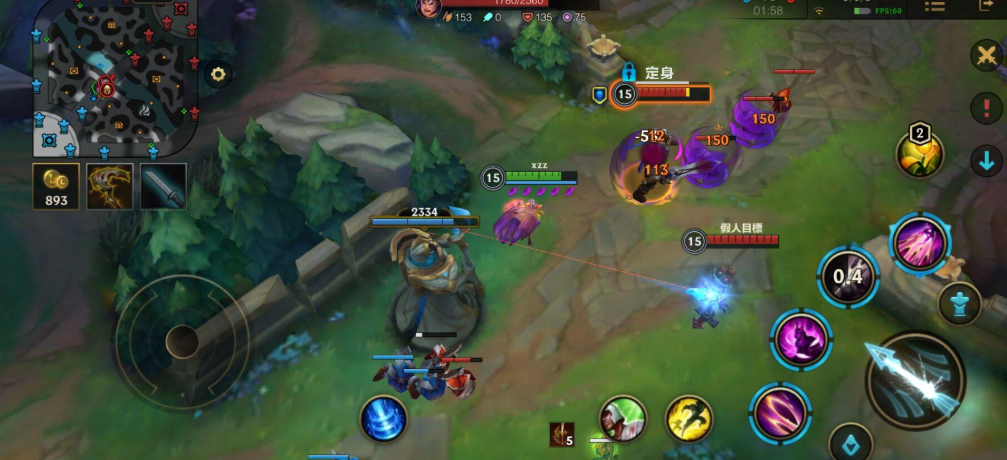Place the yellow plant ward trinket
Screen dimensions: 1007x460
920,153
